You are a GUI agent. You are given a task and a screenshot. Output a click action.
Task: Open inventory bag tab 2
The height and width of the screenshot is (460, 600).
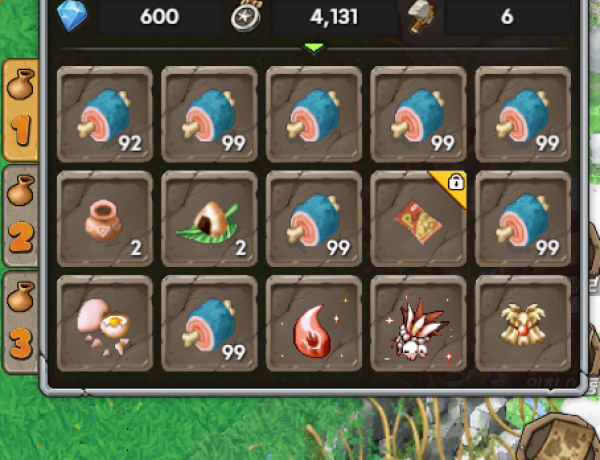click(x=22, y=213)
